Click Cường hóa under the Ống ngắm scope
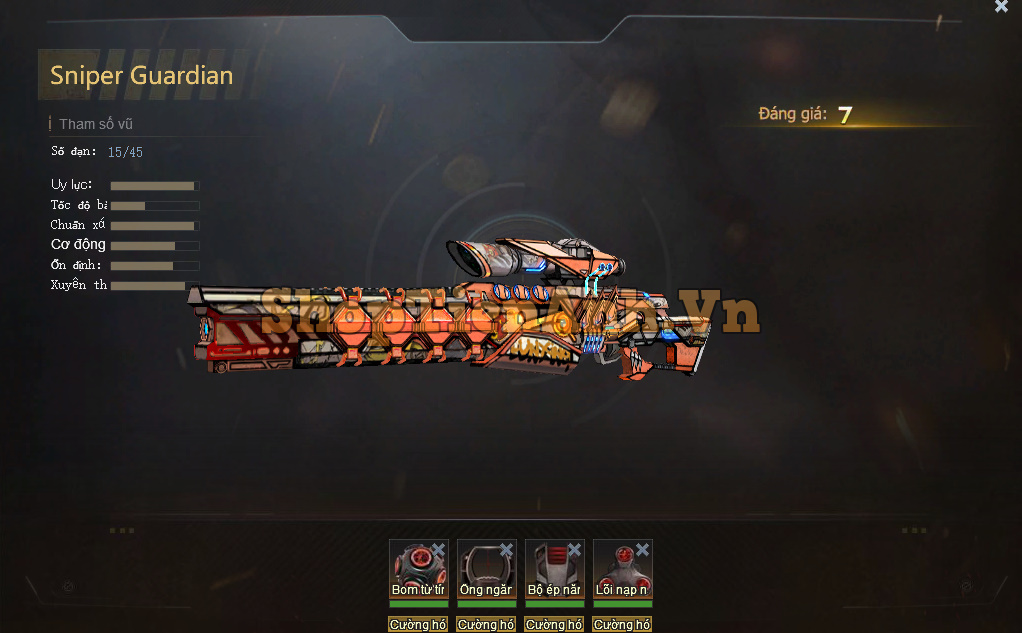This screenshot has height=633, width=1022. (x=486, y=624)
